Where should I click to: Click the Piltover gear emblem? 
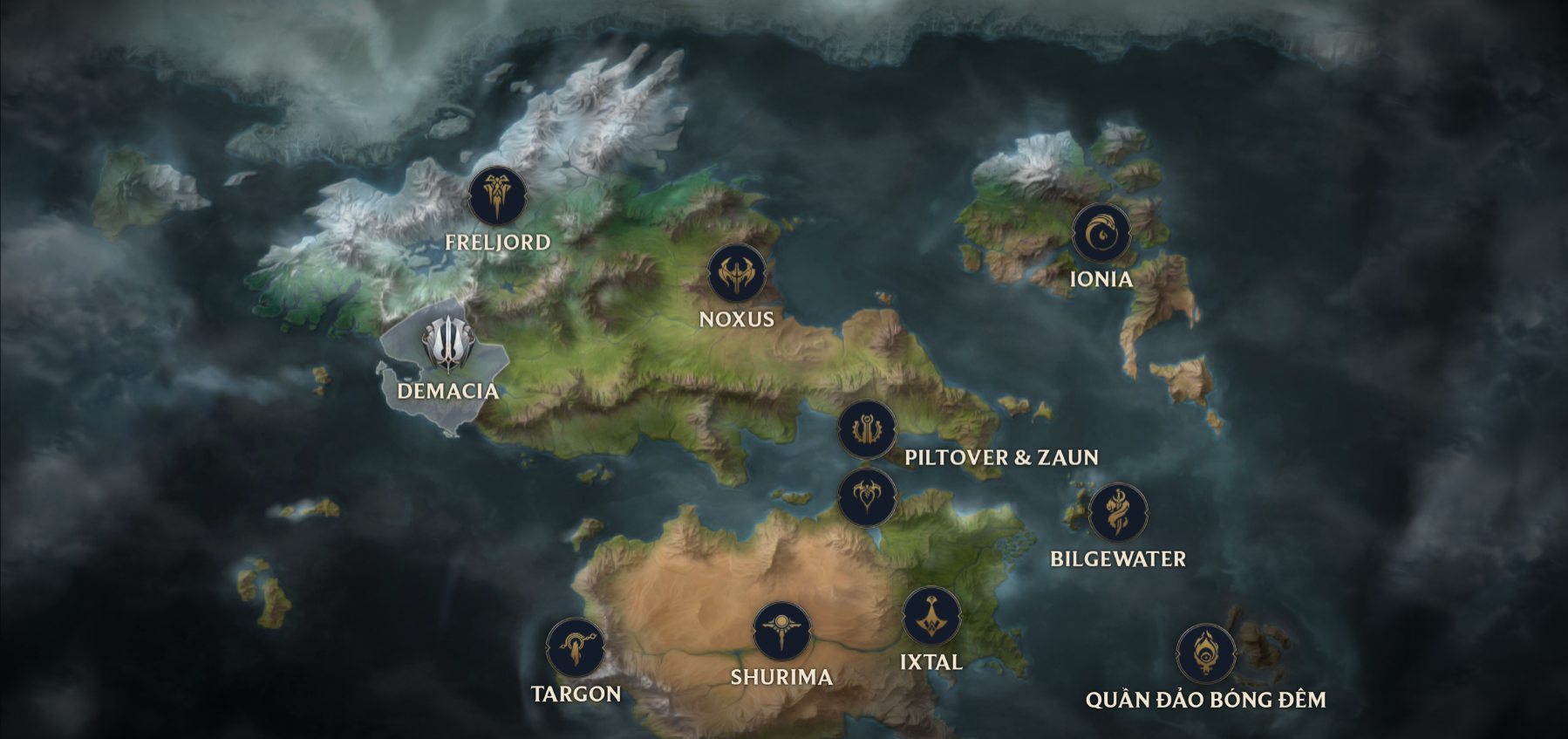tap(867, 429)
